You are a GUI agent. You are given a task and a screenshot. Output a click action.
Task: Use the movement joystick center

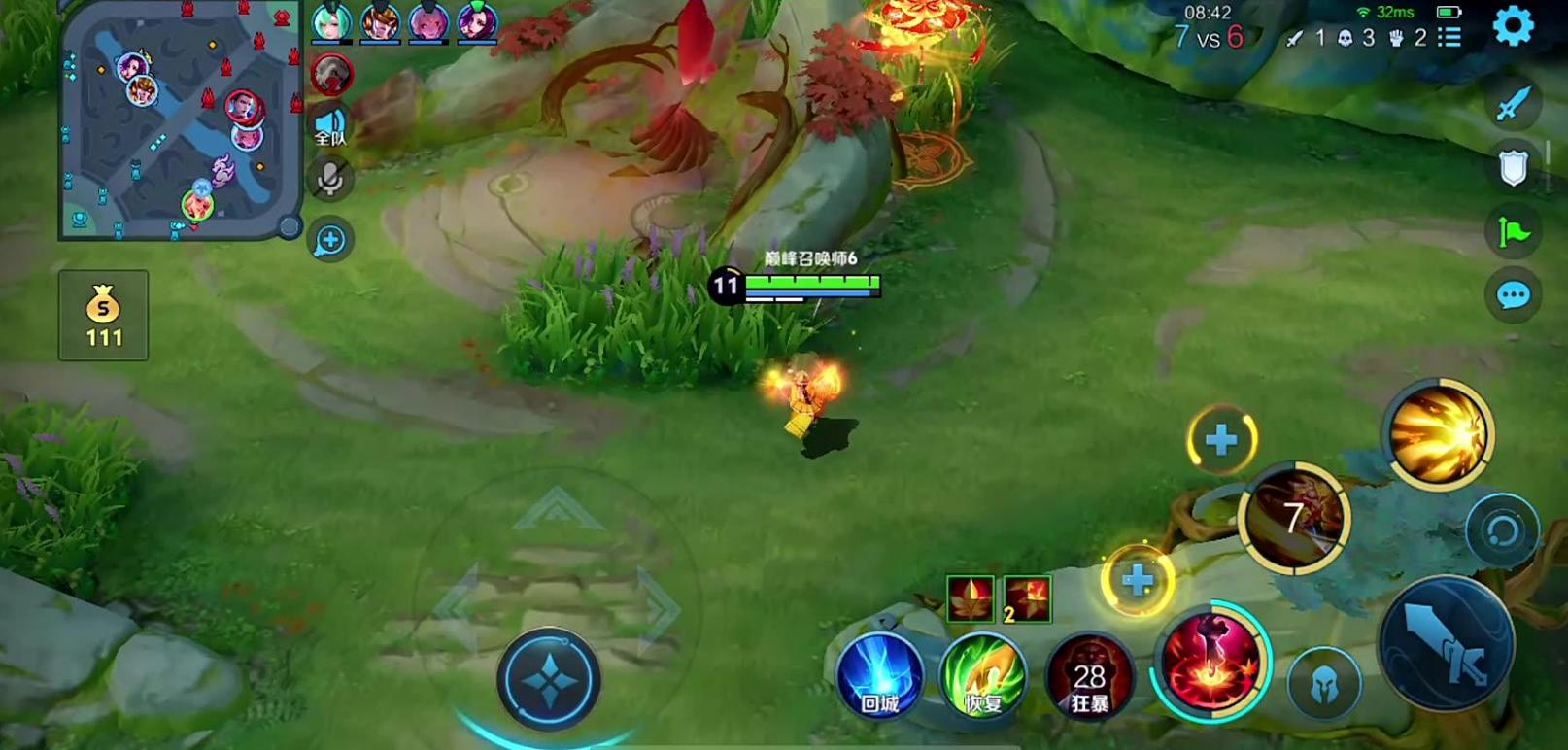[x=549, y=680]
